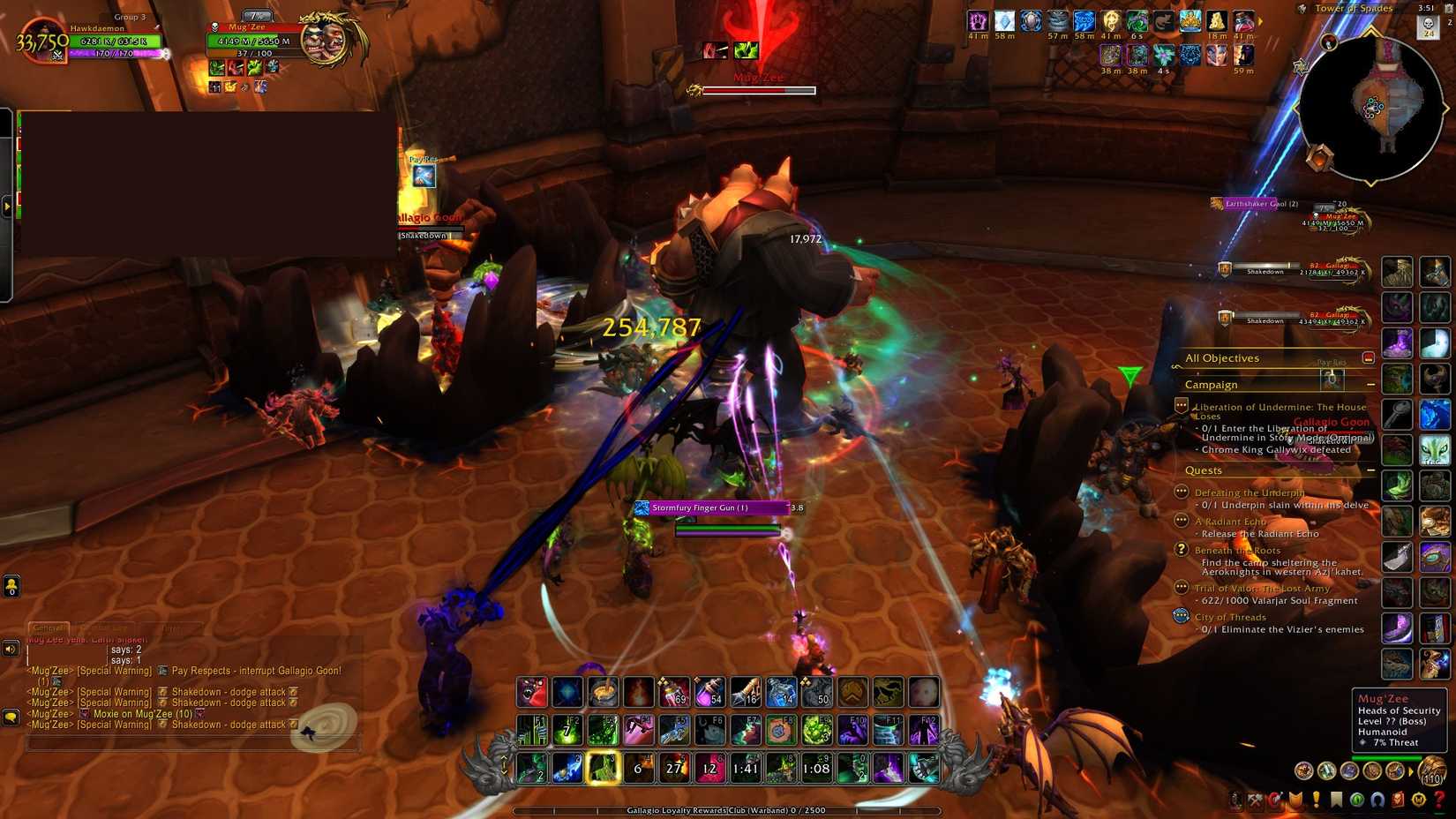
Task: Use the healing potion with 69 charges
Action: (675, 693)
